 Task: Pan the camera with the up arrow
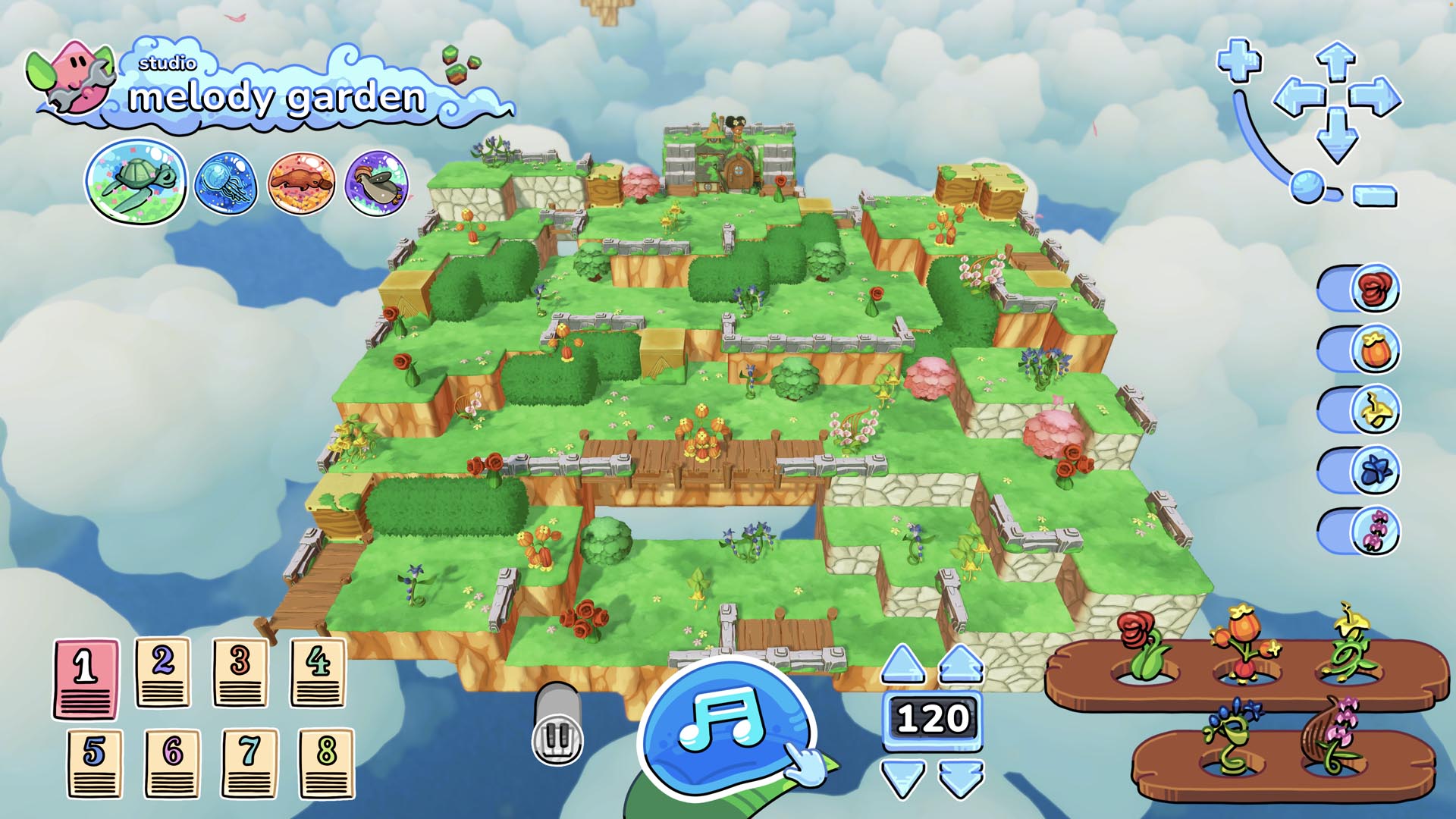click(x=1335, y=61)
